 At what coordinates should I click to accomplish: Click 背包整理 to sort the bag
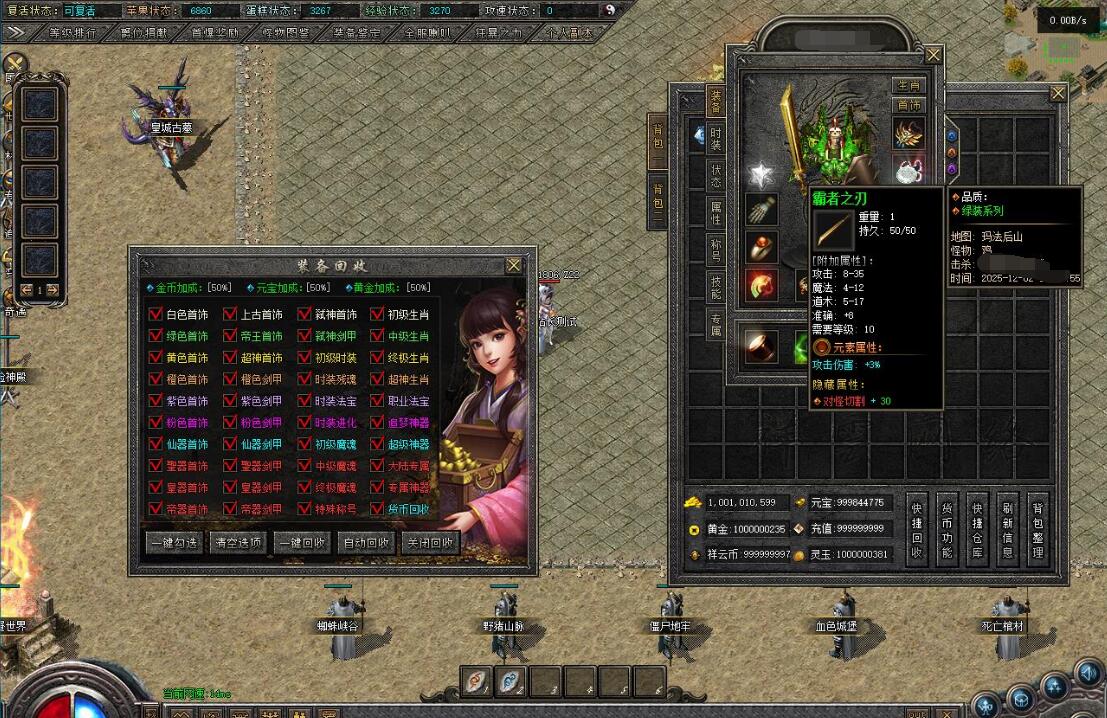[1038, 529]
